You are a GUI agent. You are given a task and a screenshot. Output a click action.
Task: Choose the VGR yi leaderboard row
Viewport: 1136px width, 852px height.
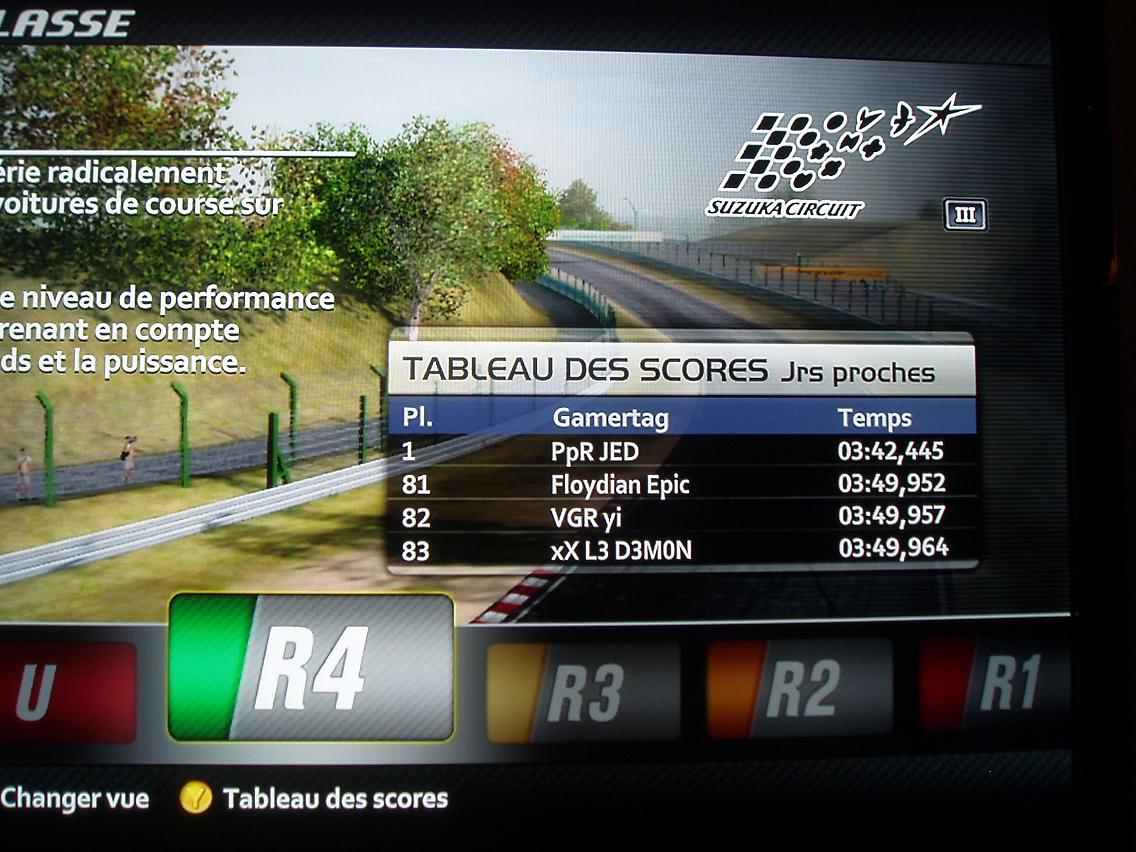[680, 518]
